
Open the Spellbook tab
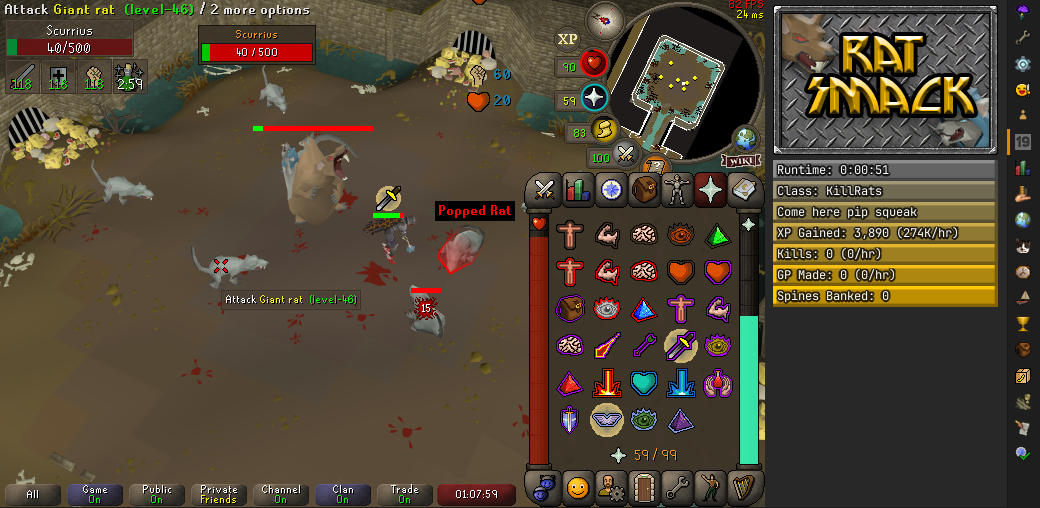(x=746, y=188)
